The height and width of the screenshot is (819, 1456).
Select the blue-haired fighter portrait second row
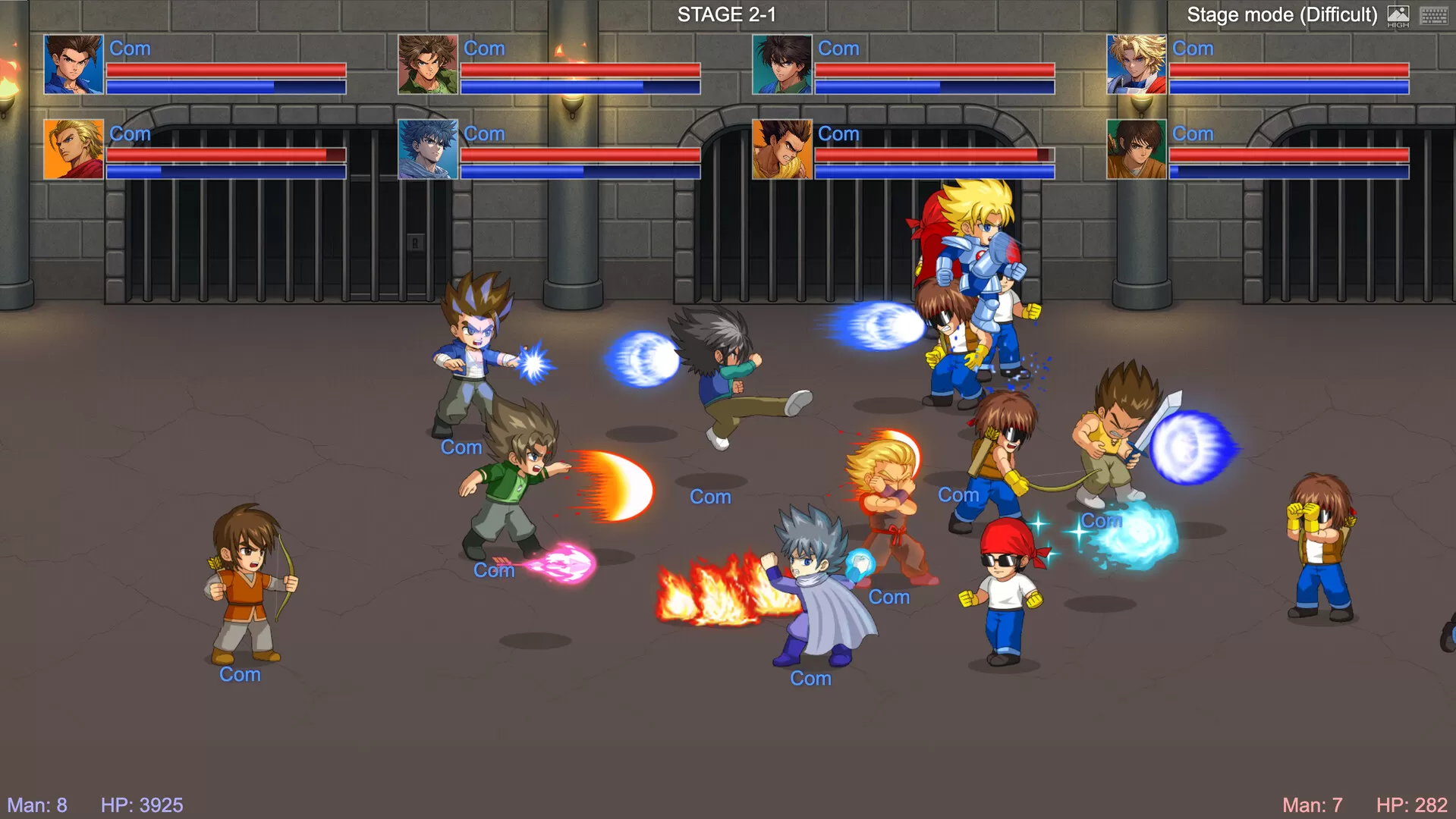pyautogui.click(x=427, y=148)
